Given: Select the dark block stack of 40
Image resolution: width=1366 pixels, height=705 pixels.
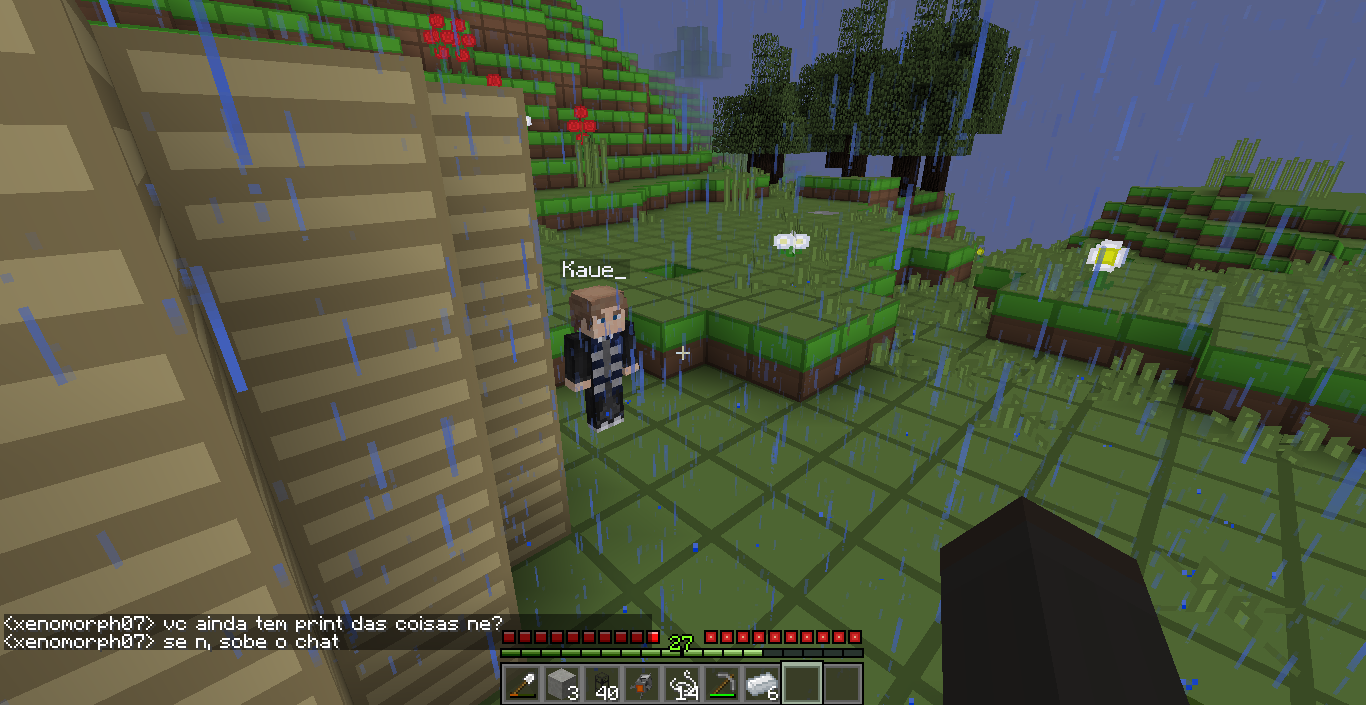Looking at the screenshot, I should (x=602, y=684).
